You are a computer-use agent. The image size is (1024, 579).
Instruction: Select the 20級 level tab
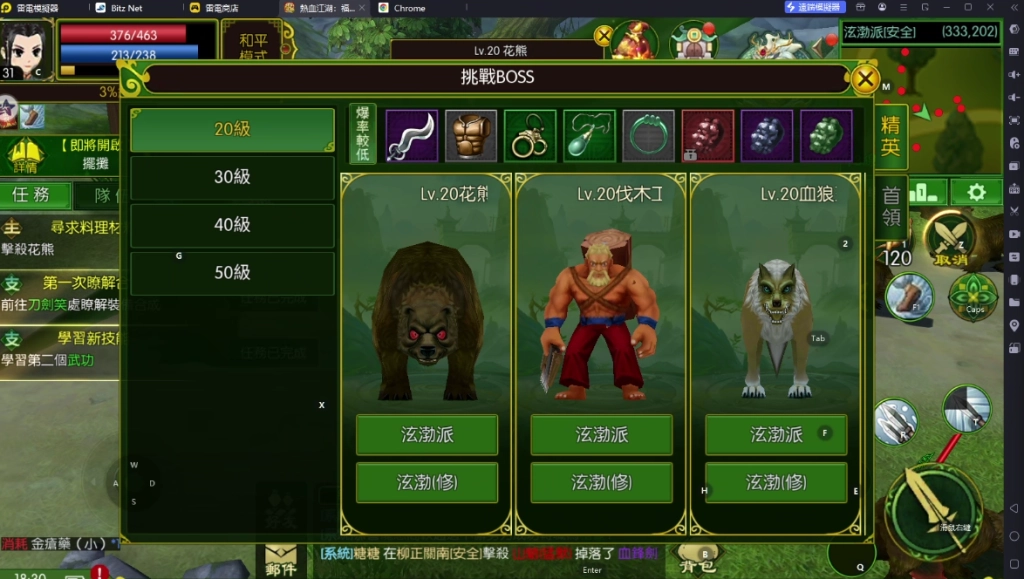click(232, 130)
